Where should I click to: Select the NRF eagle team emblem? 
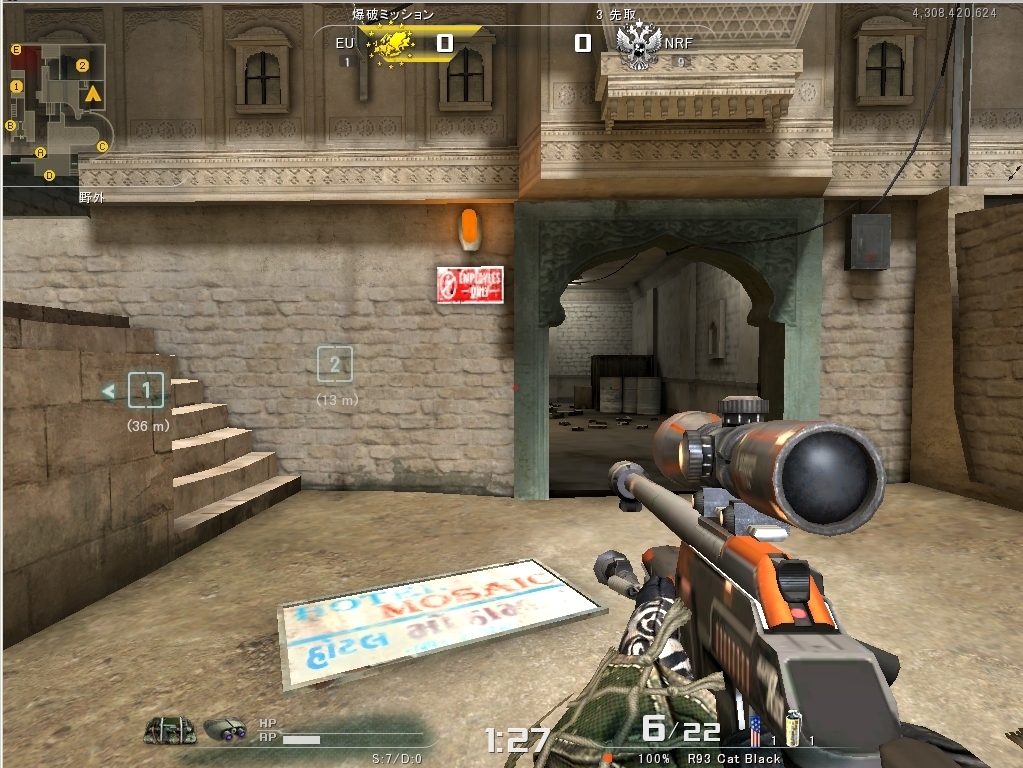tap(638, 45)
